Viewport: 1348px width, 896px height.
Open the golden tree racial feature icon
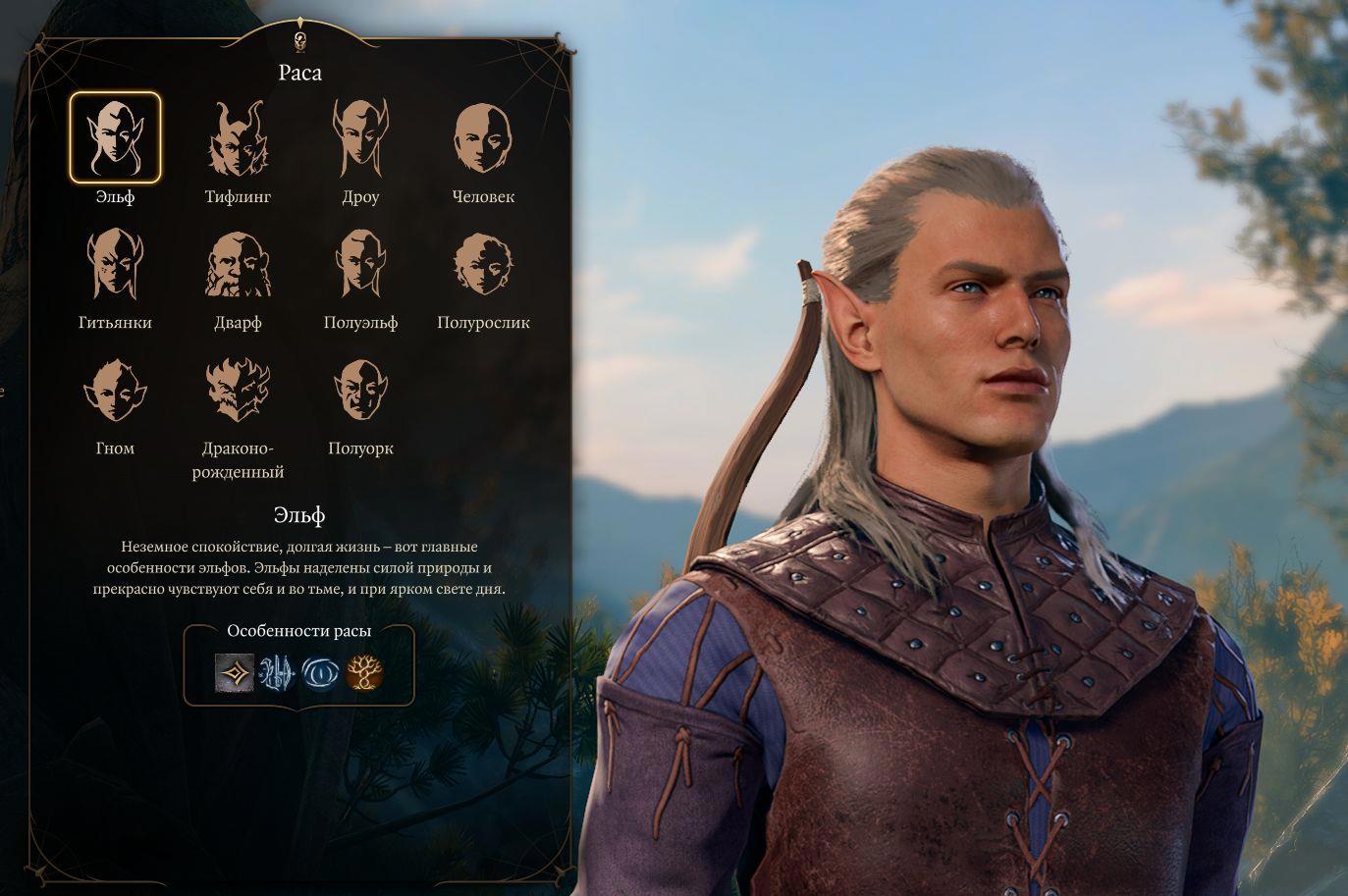pos(364,673)
